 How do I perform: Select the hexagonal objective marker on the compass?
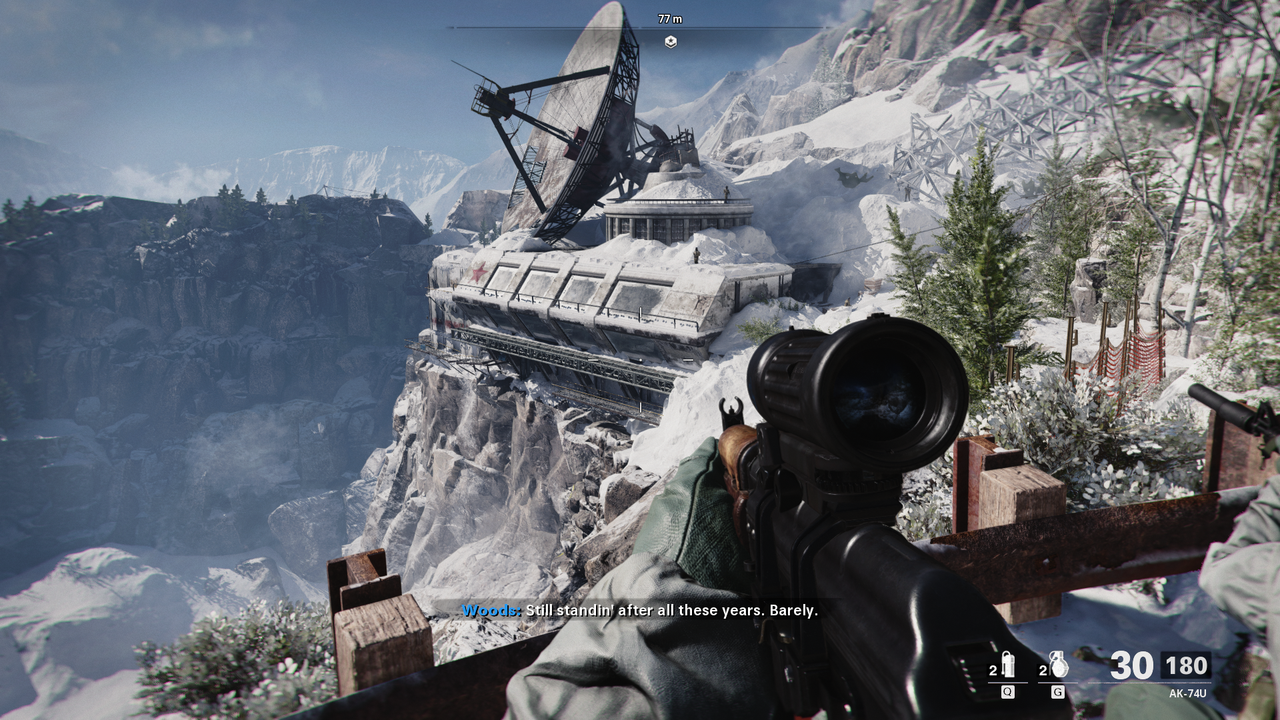pyautogui.click(x=670, y=41)
